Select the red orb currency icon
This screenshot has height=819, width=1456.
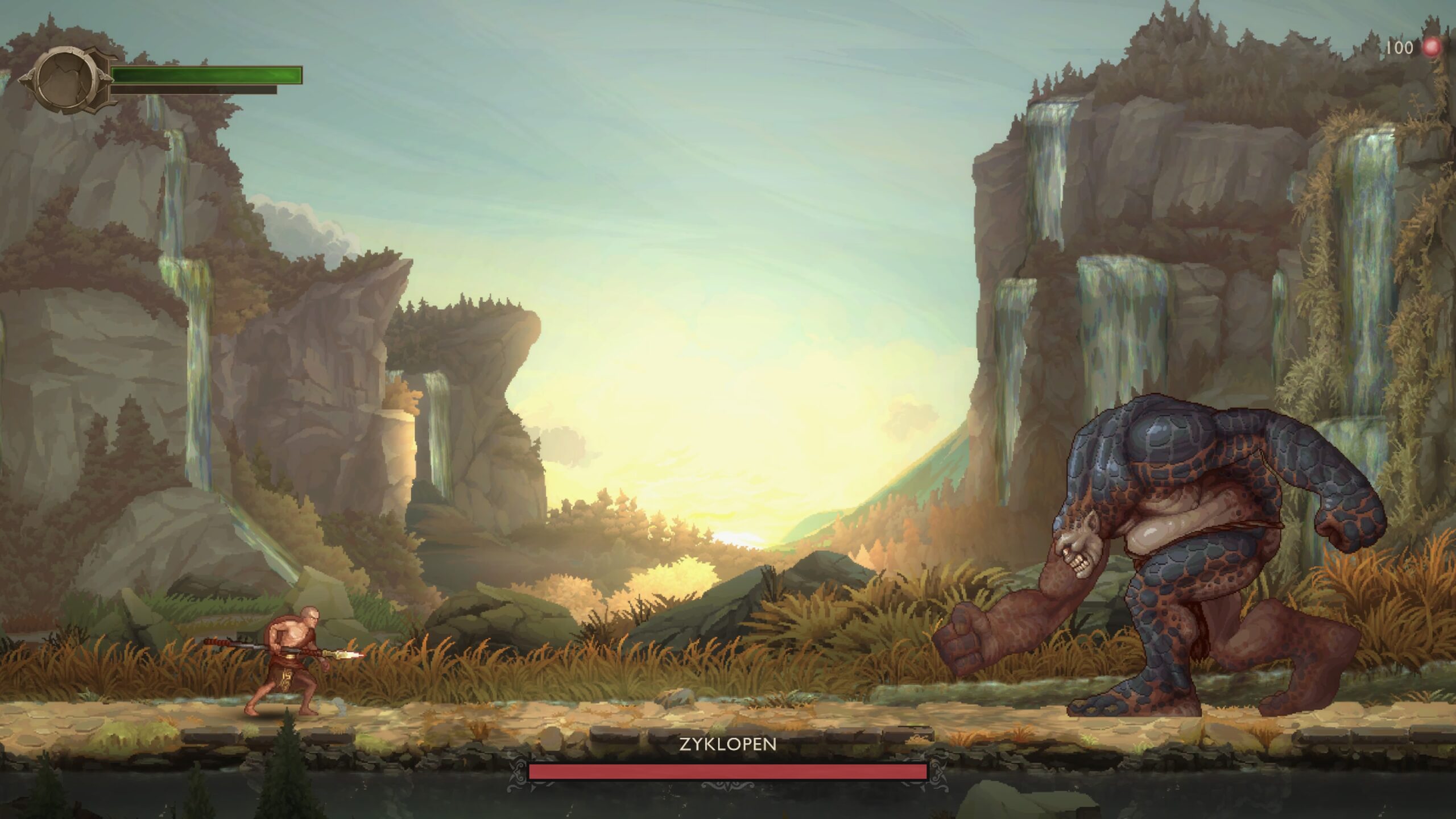tap(1432, 47)
